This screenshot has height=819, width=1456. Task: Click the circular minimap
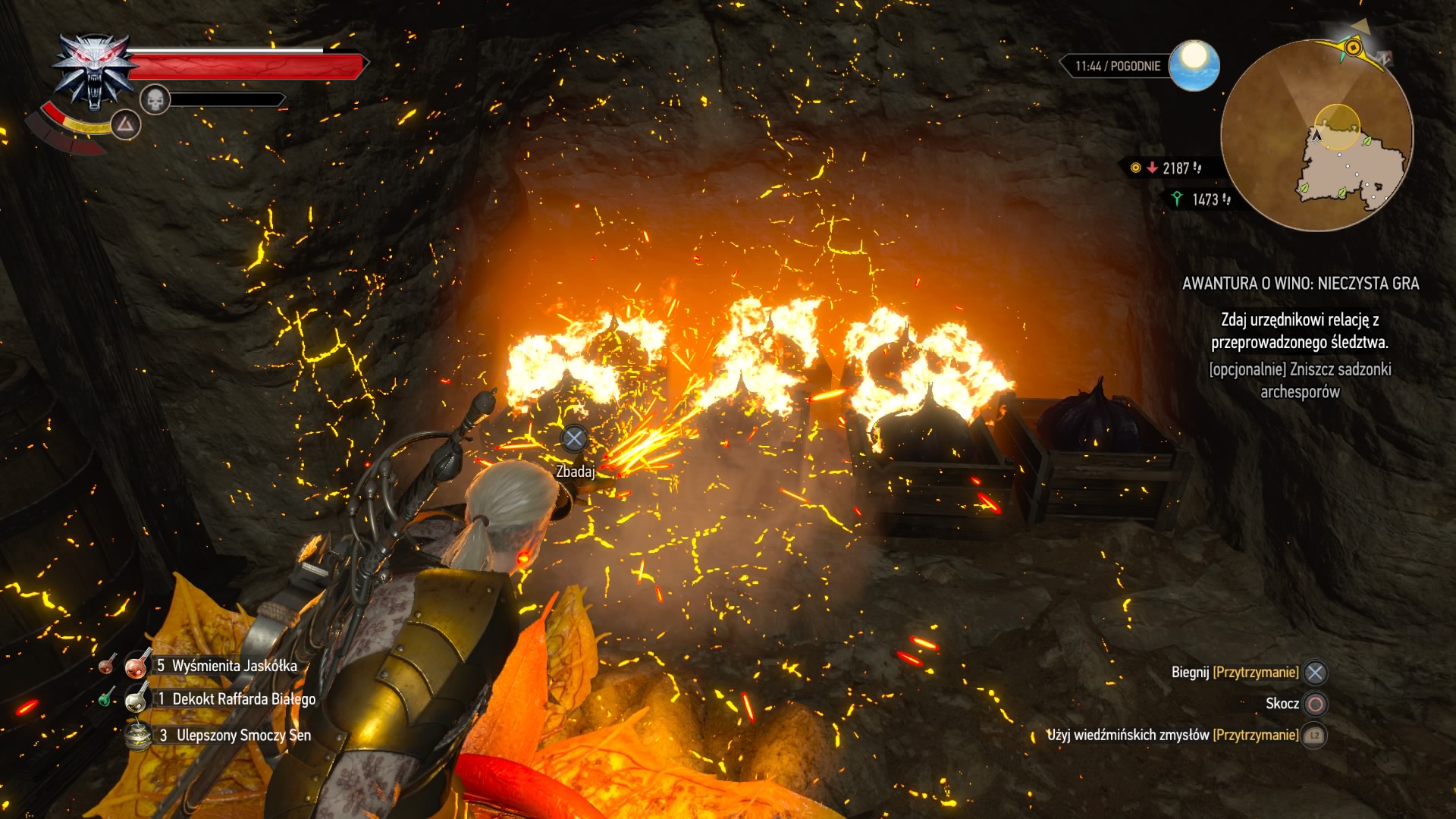point(1316,135)
